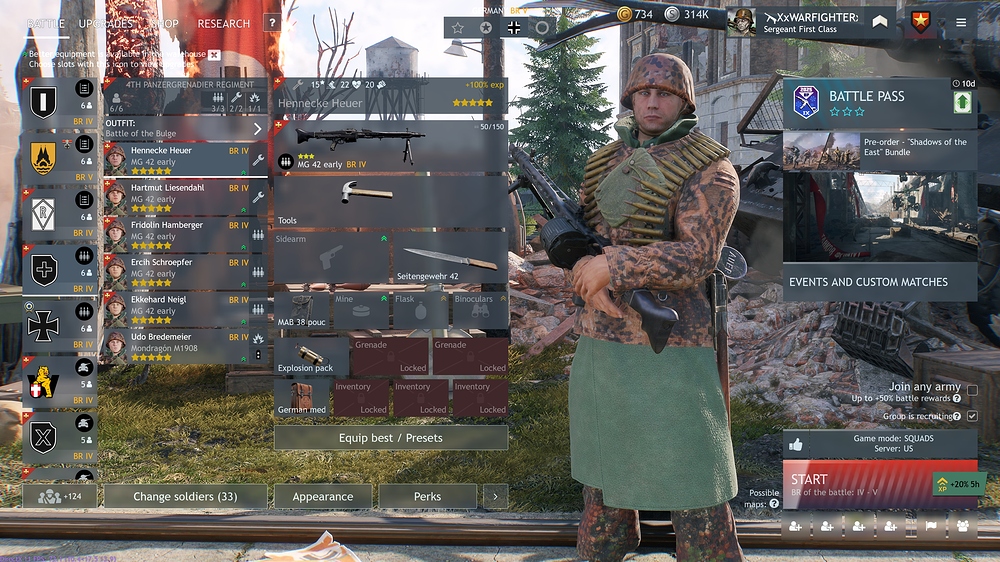Screen dimensions: 1000x562
Task: Open soldier Appearance options
Action: pyautogui.click(x=322, y=497)
